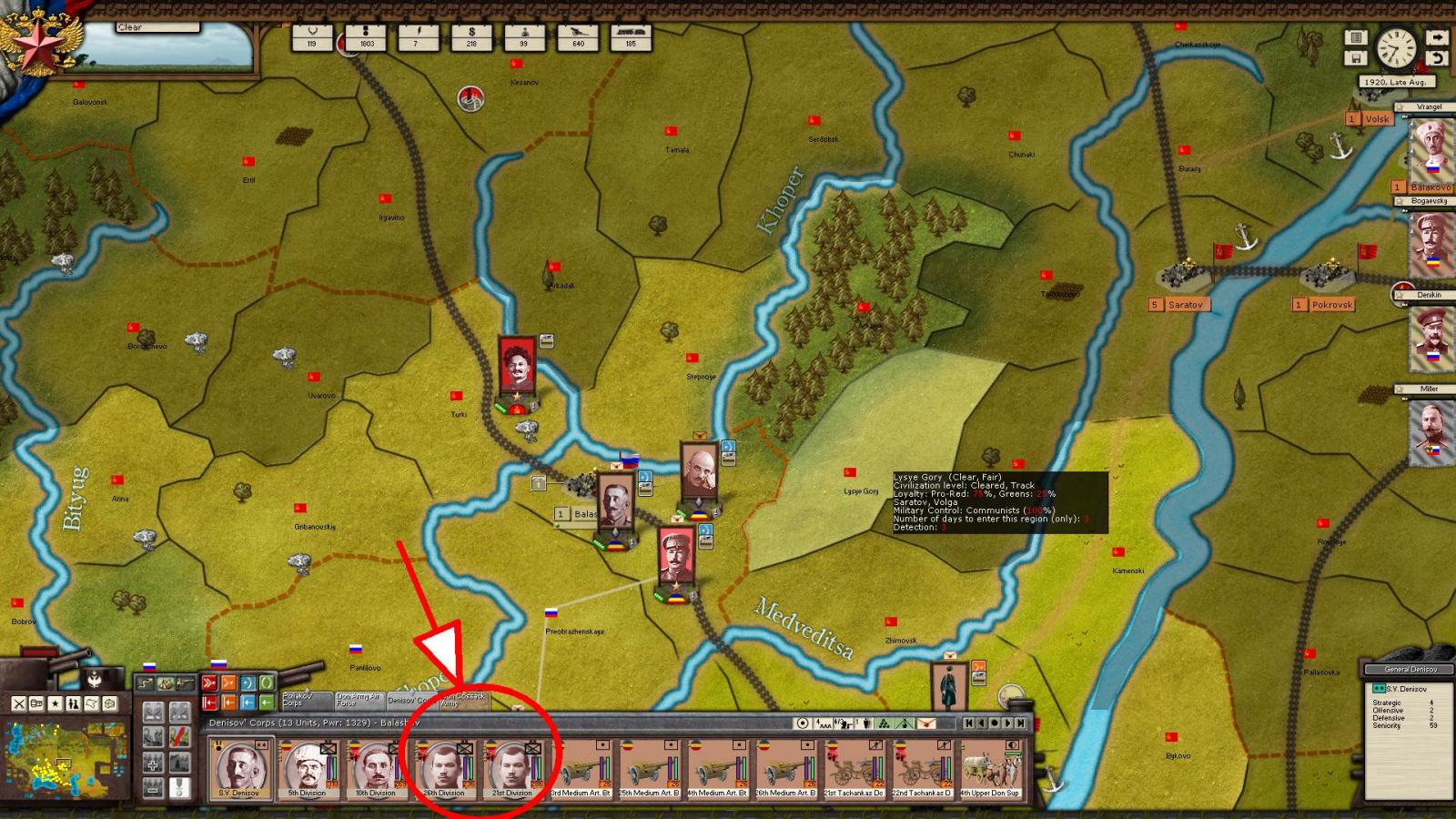Jump to the last unit in list
Screen dimensions: 1456x819
1021,723
